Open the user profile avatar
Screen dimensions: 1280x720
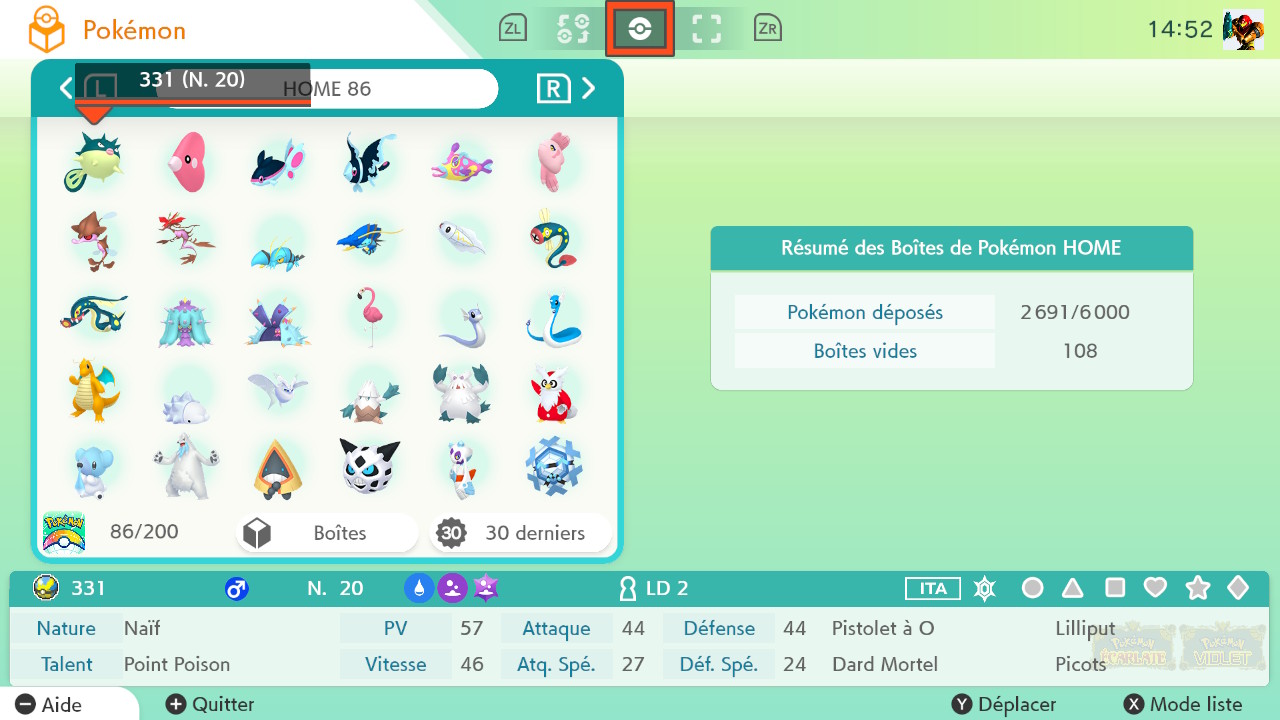[x=1243, y=30]
